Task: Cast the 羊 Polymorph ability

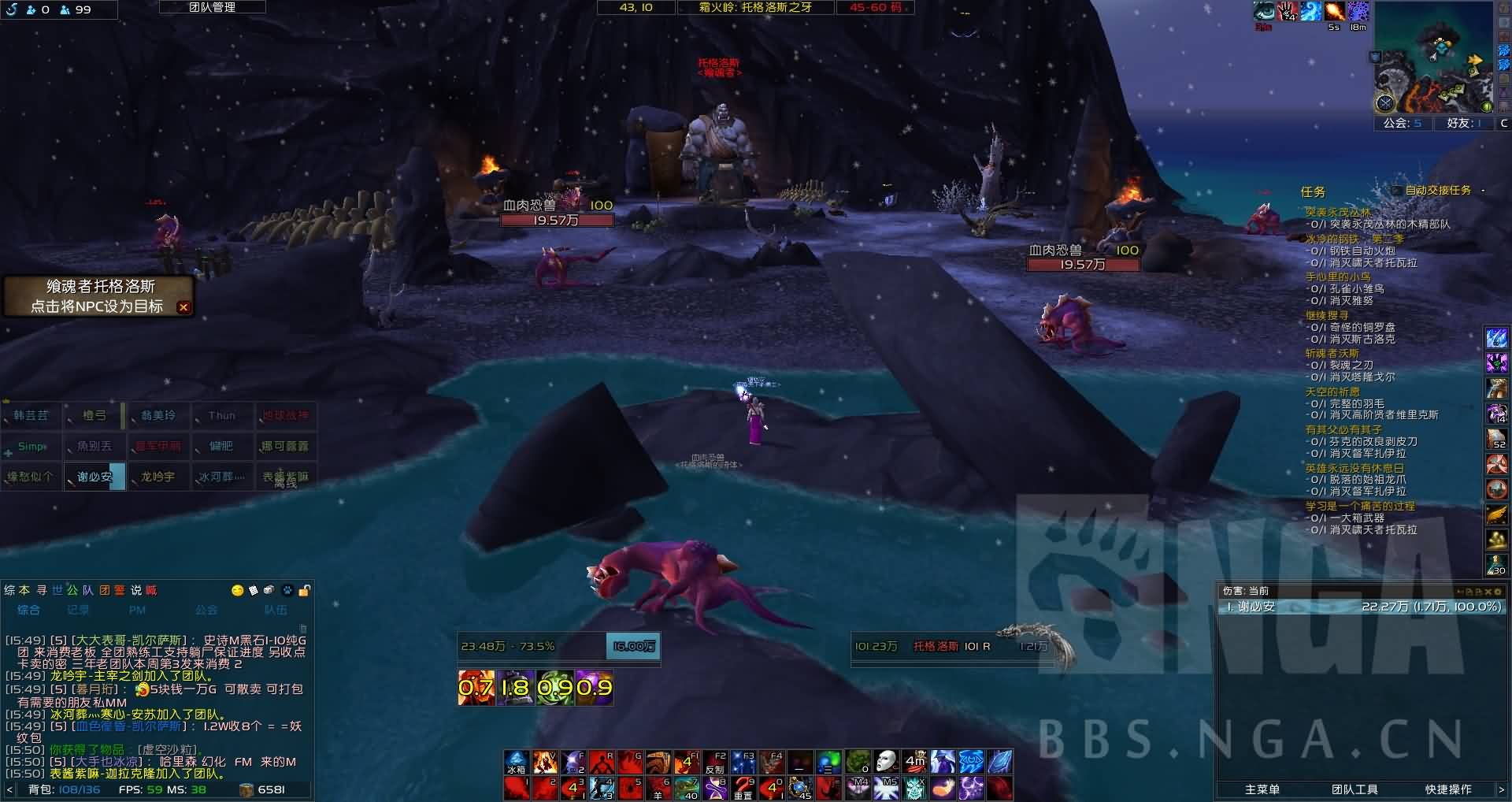Action: pyautogui.click(x=658, y=788)
